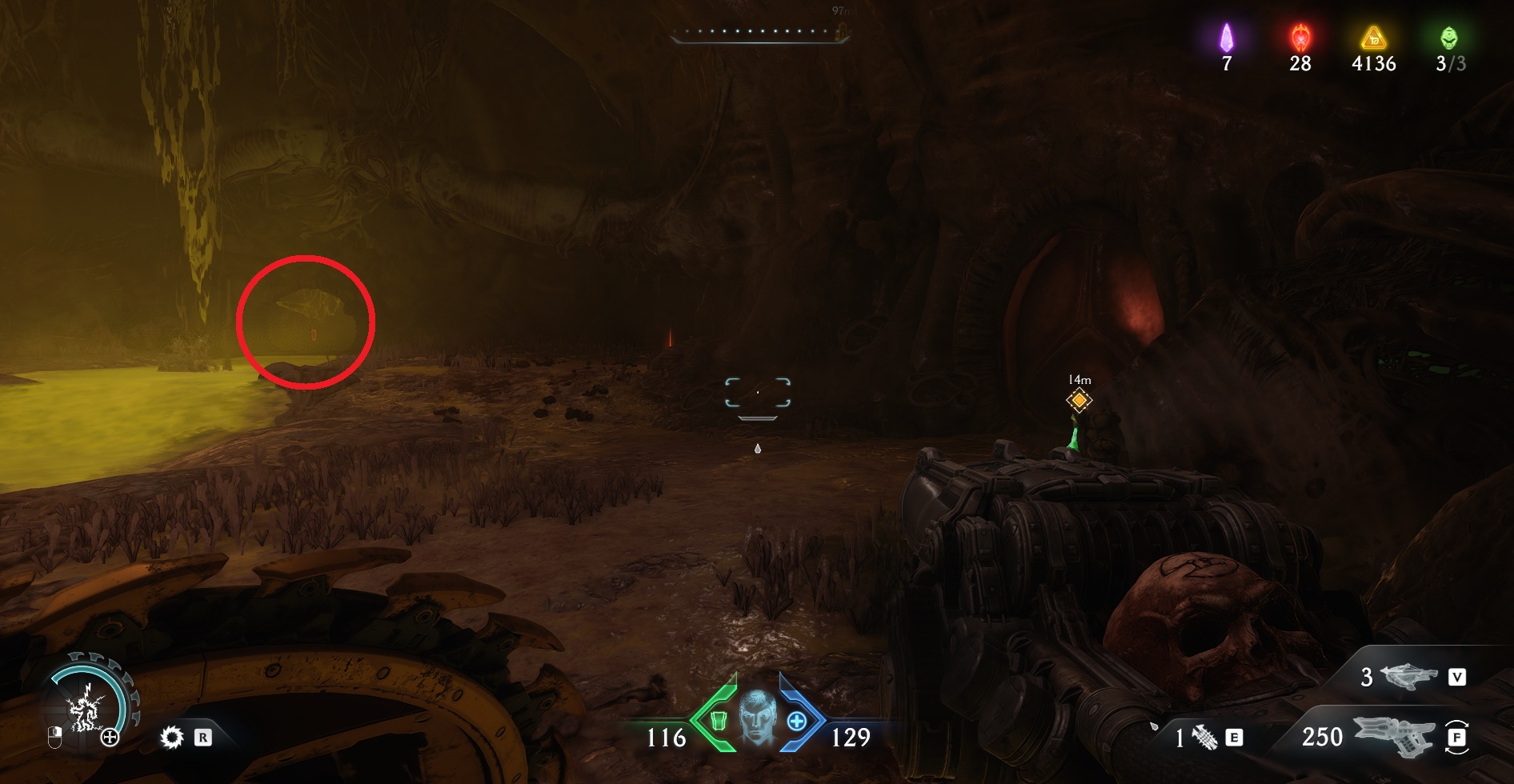The image size is (1514, 784).
Task: Select the green armor shield icon
Action: click(x=718, y=721)
